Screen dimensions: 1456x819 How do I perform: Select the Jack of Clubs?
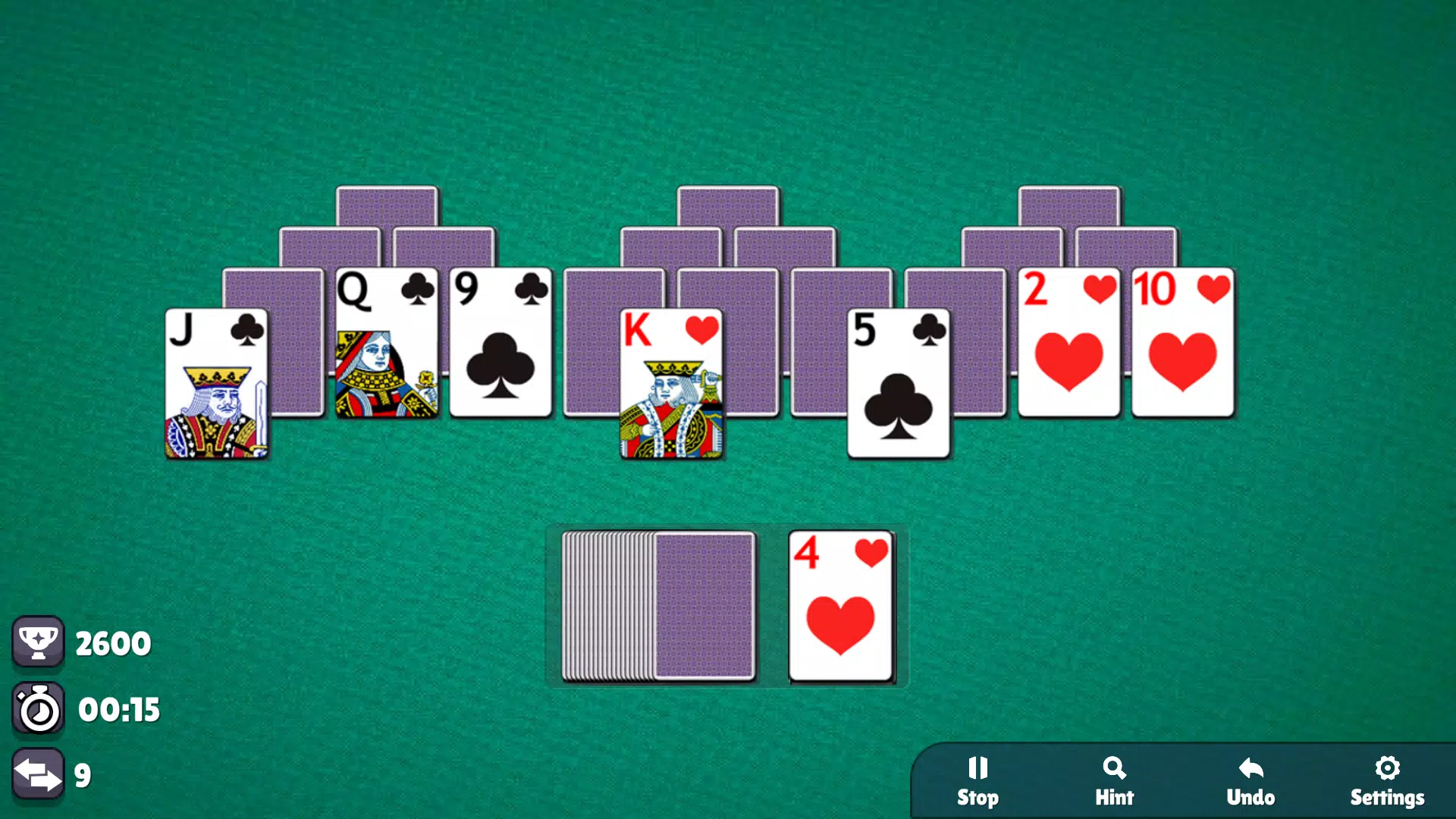click(x=217, y=383)
